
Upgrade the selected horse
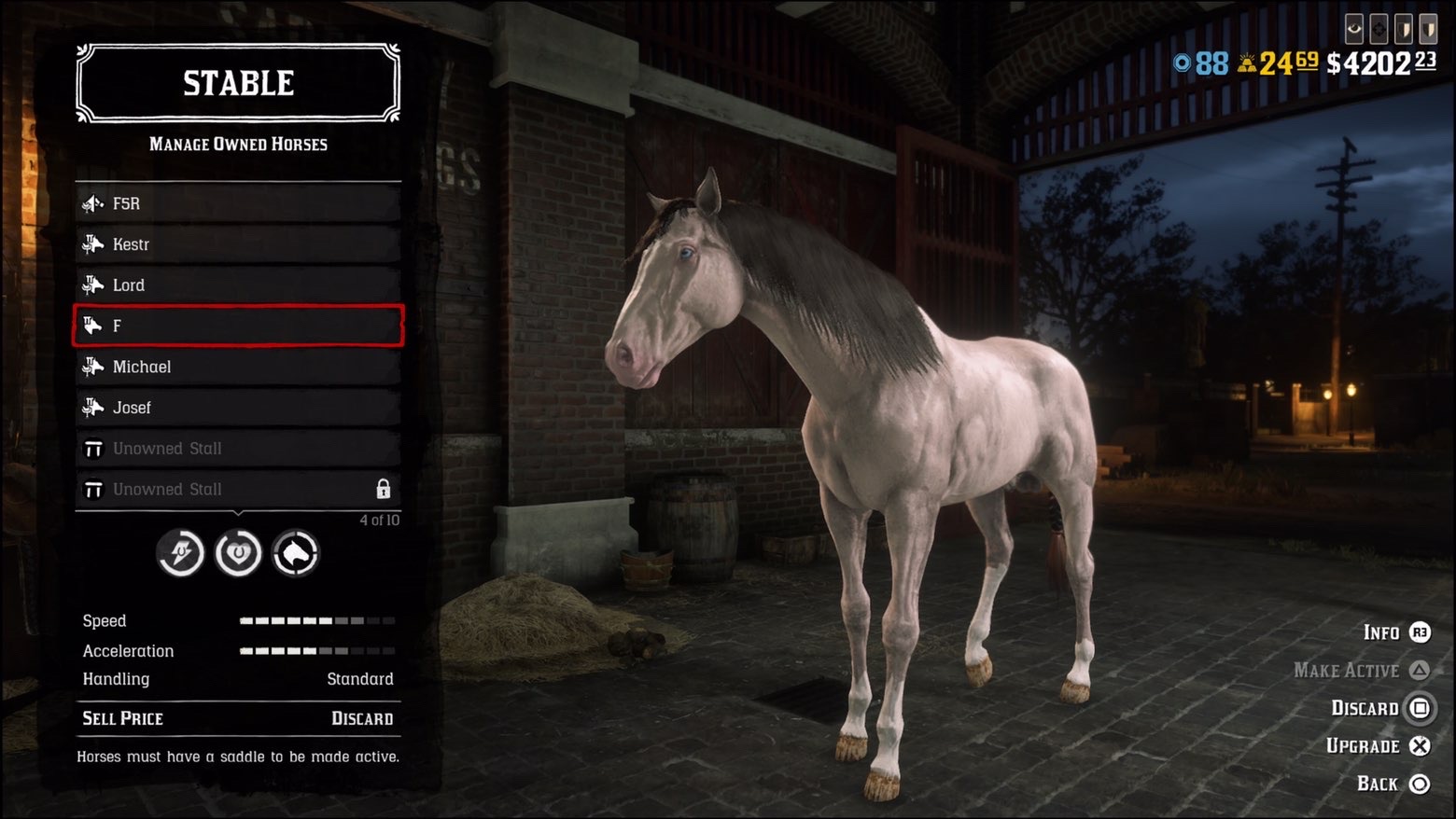[1378, 745]
